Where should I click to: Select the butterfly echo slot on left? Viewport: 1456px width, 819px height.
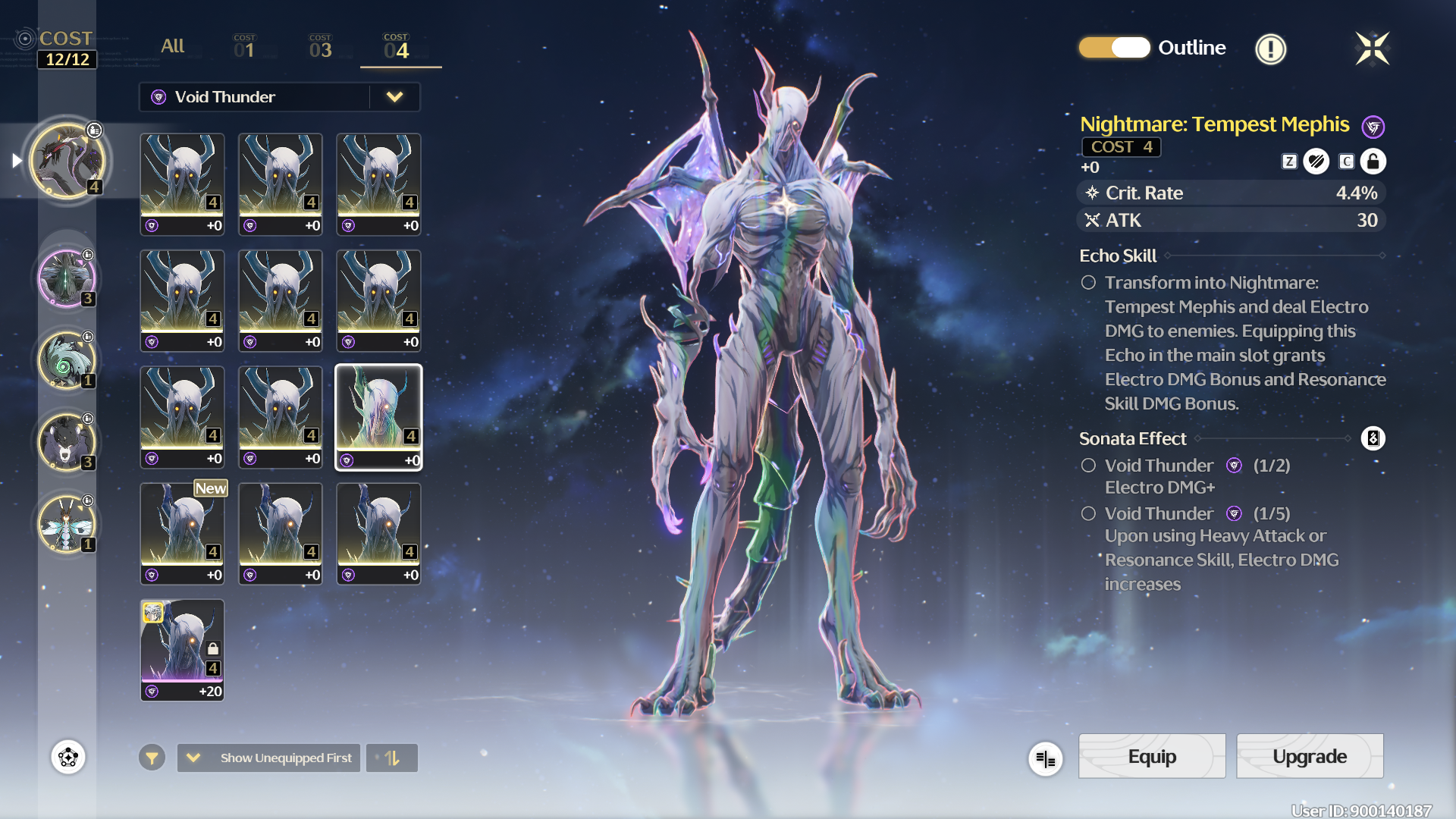pos(67,524)
